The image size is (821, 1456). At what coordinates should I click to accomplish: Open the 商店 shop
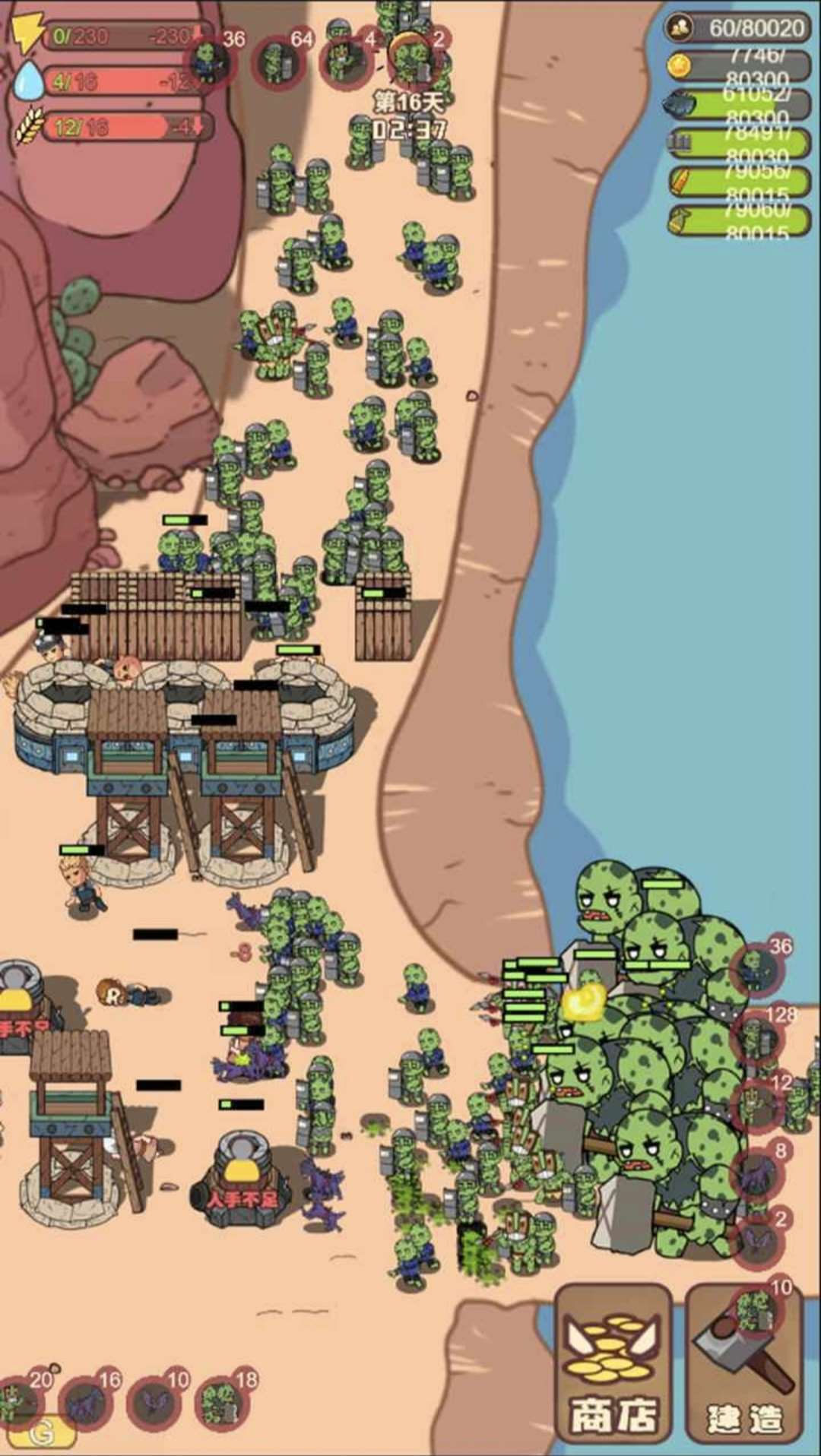click(x=613, y=1363)
